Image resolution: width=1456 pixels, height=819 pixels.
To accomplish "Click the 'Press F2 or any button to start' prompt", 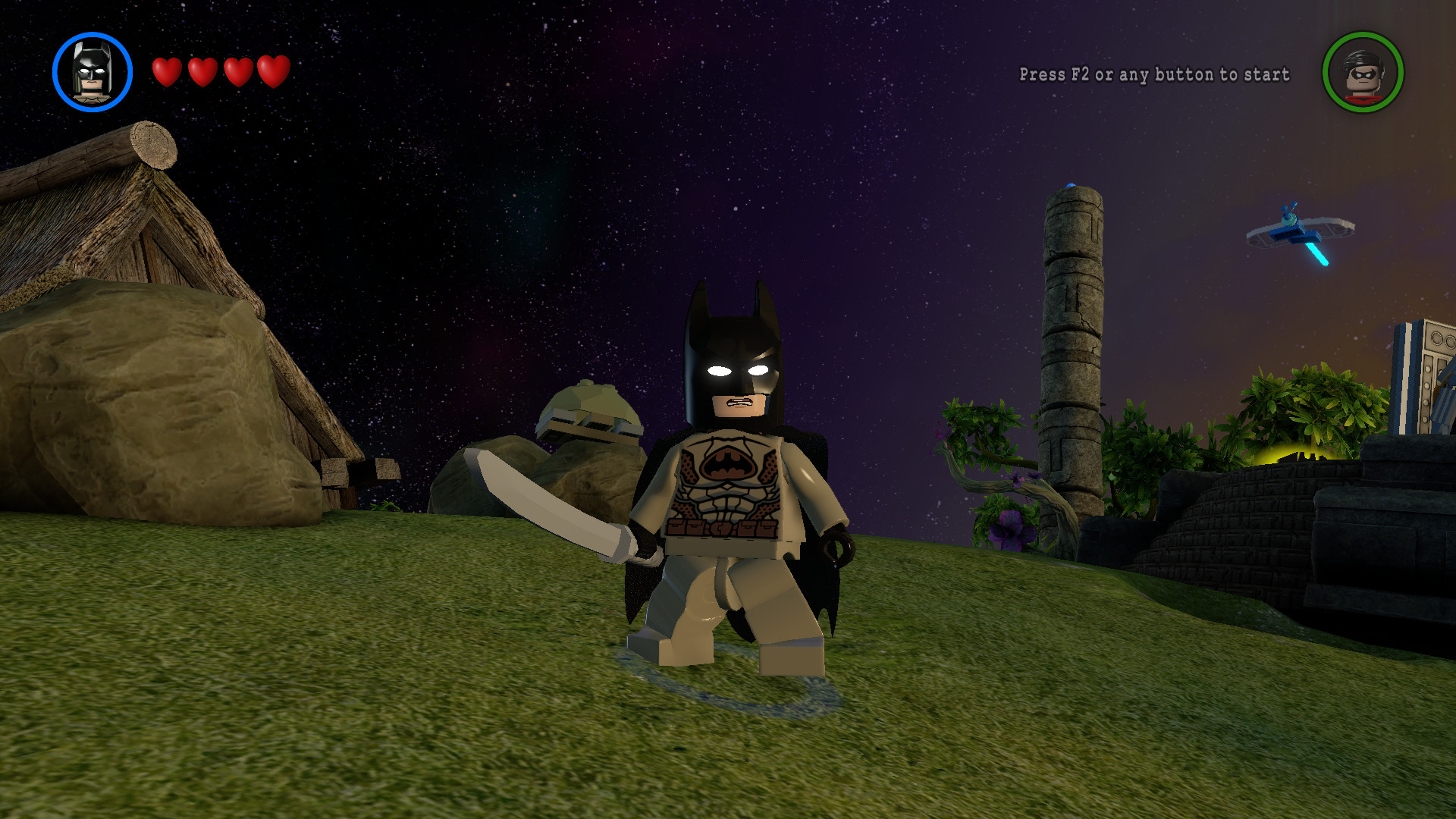I will click(1153, 75).
